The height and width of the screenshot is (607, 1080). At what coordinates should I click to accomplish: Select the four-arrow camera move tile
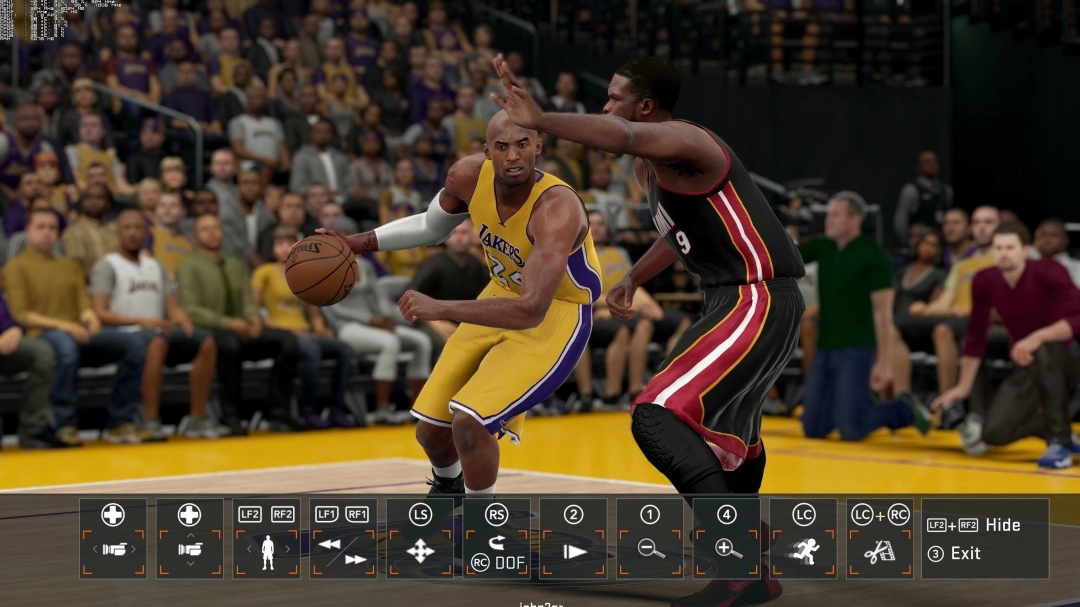tap(420, 539)
